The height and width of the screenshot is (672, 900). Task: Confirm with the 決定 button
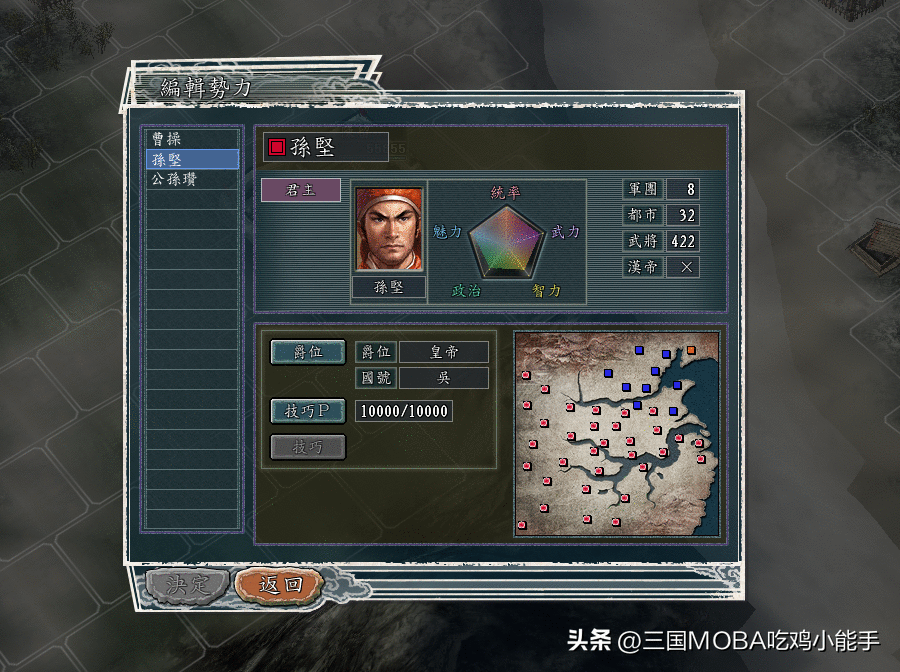click(188, 585)
